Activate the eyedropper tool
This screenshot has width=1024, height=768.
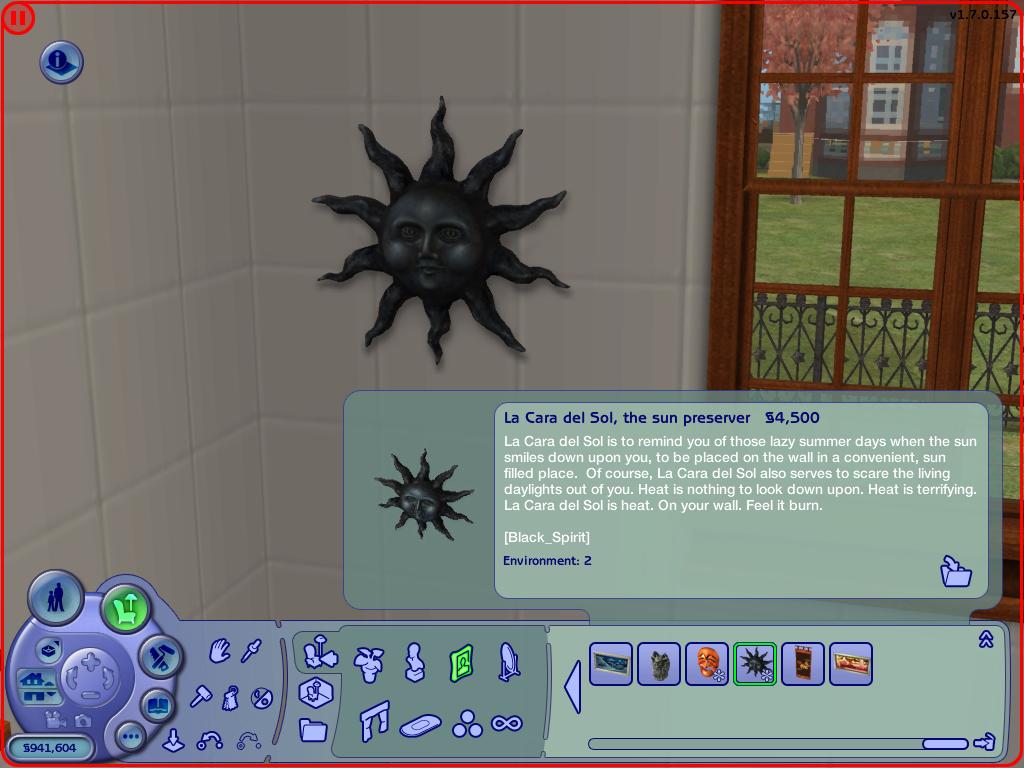[251, 652]
